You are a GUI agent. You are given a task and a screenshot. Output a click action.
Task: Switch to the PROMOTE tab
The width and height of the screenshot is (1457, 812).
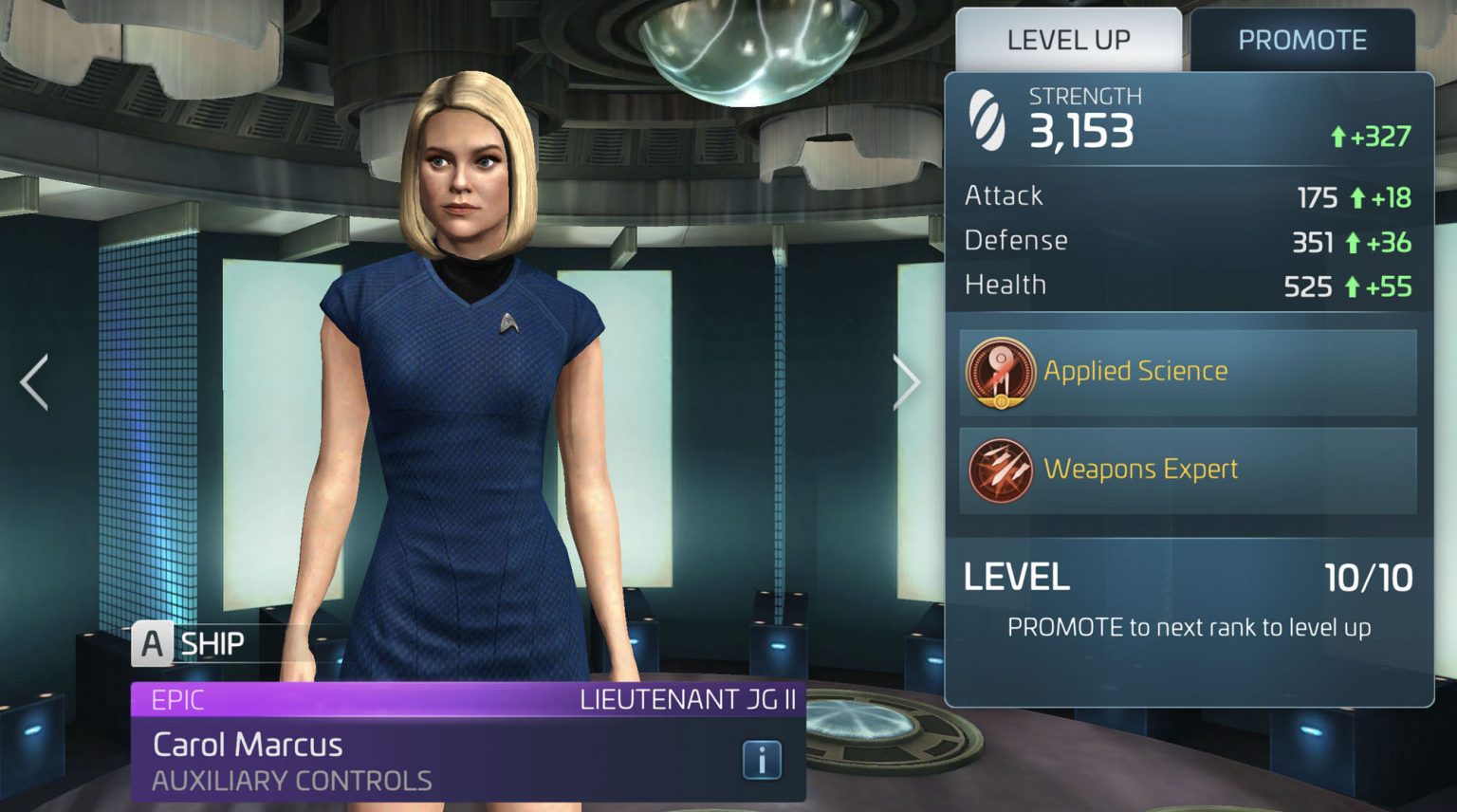(x=1304, y=39)
